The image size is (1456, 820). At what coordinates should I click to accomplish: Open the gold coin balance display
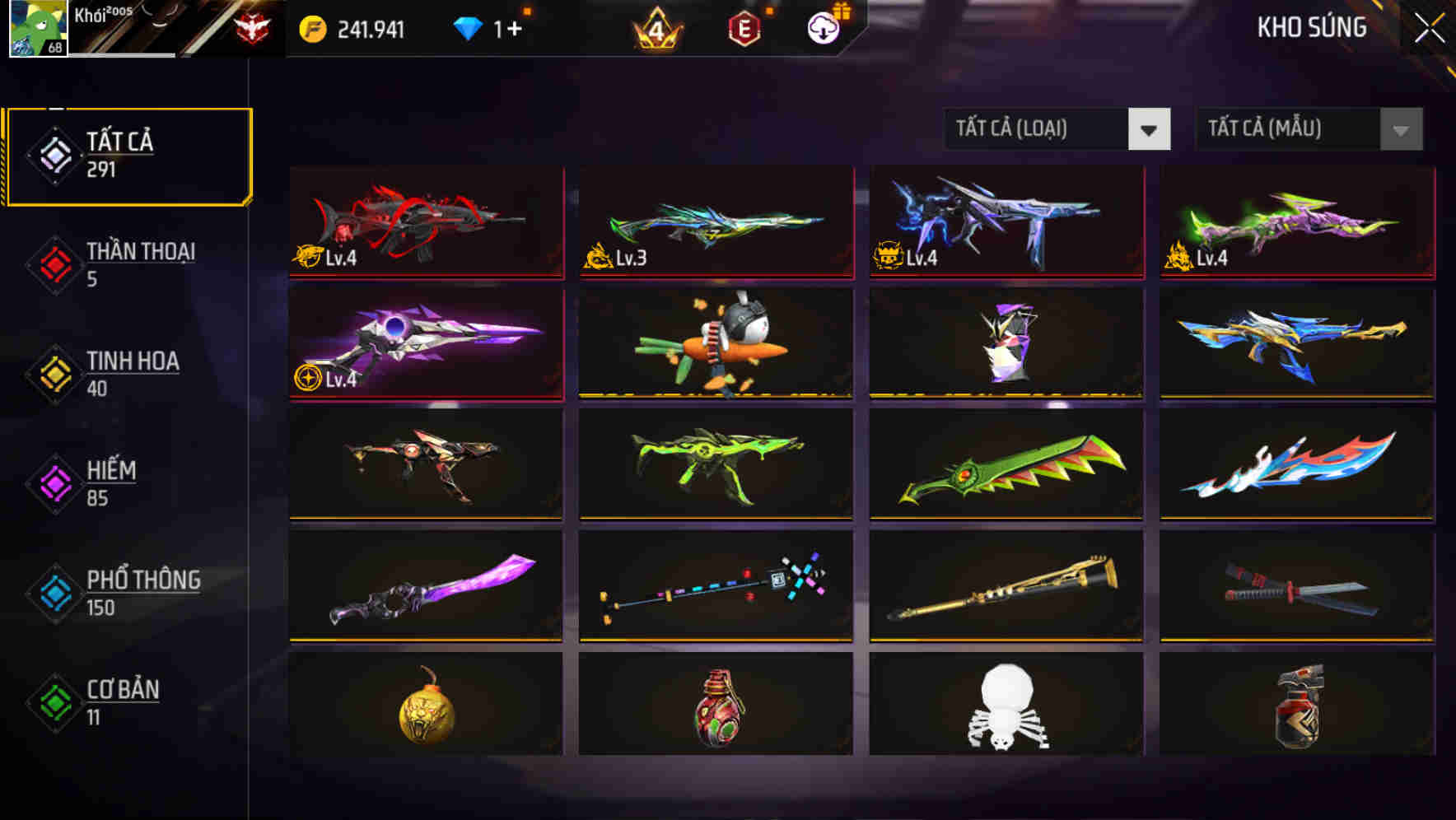click(354, 28)
